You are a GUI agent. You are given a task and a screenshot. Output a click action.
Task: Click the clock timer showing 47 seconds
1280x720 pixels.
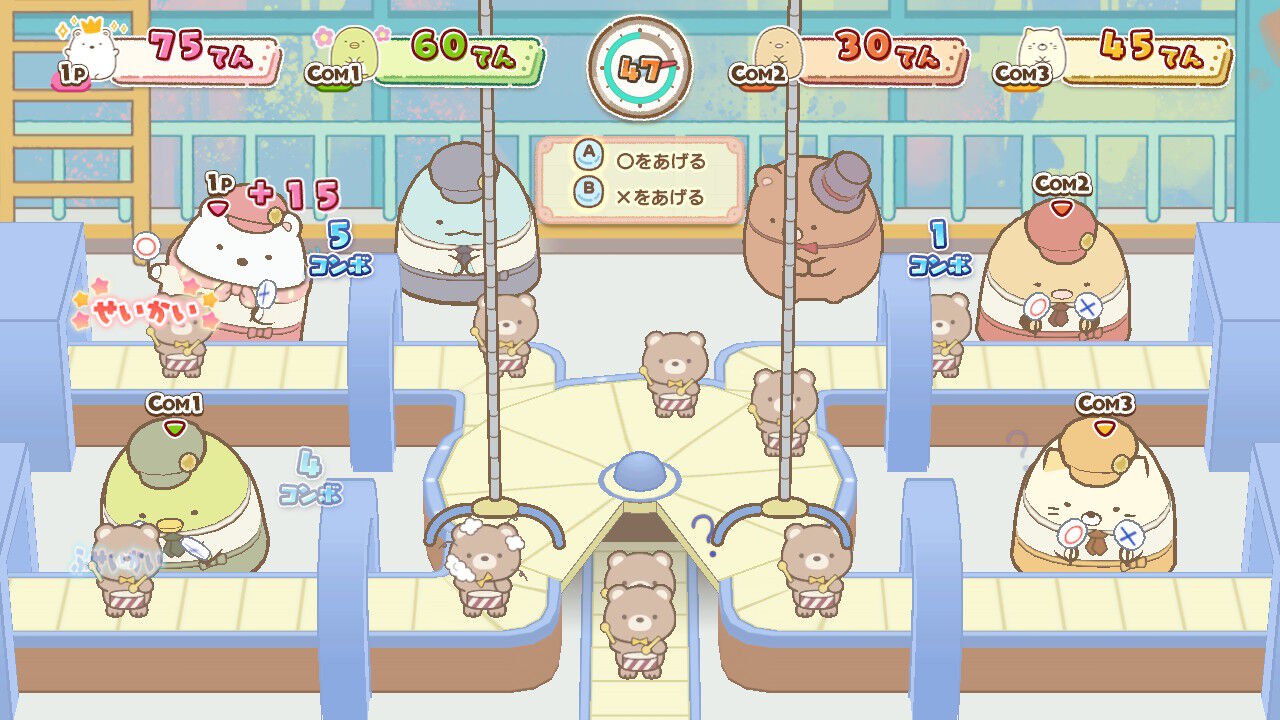[x=640, y=65]
